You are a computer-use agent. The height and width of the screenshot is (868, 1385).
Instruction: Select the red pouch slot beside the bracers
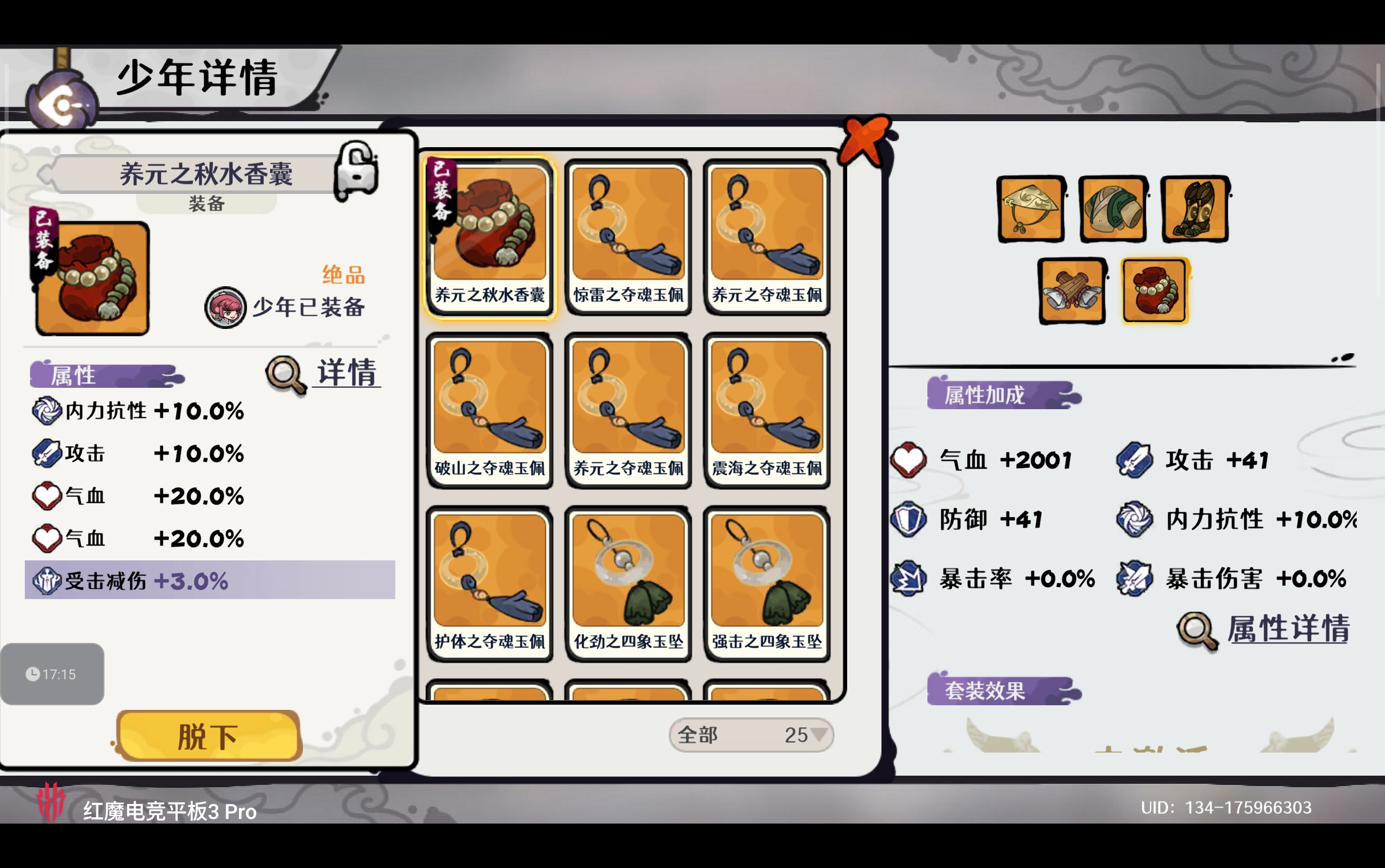[1154, 291]
